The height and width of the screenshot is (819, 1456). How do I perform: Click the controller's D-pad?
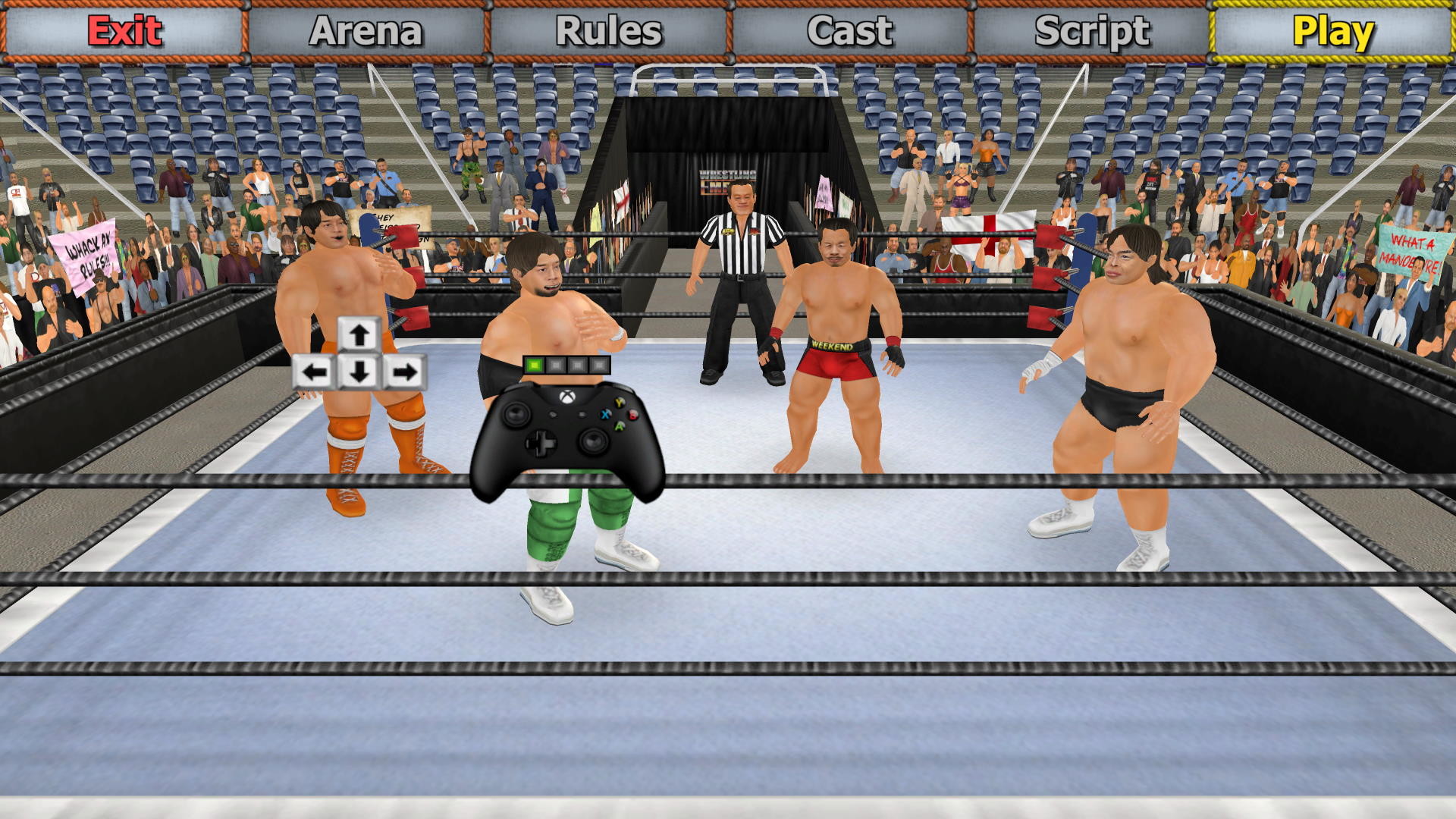point(541,442)
